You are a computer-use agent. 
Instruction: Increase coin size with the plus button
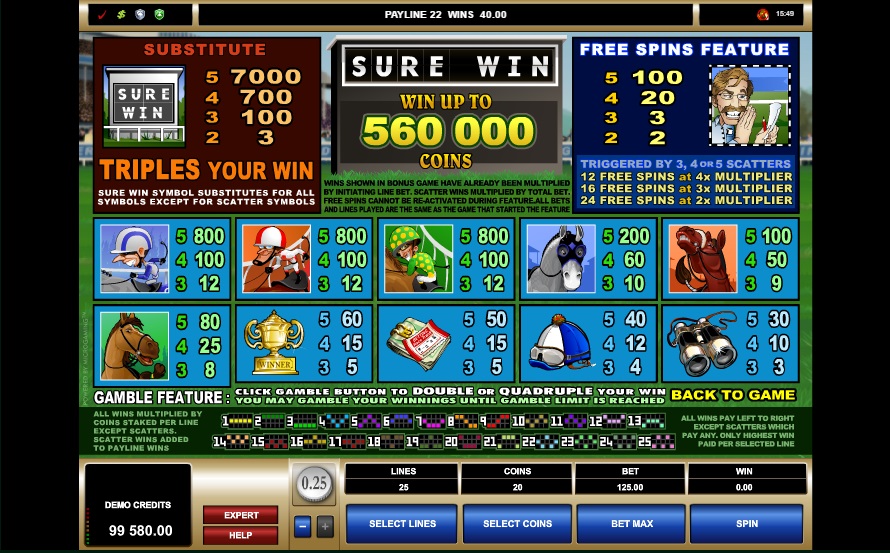(325, 527)
